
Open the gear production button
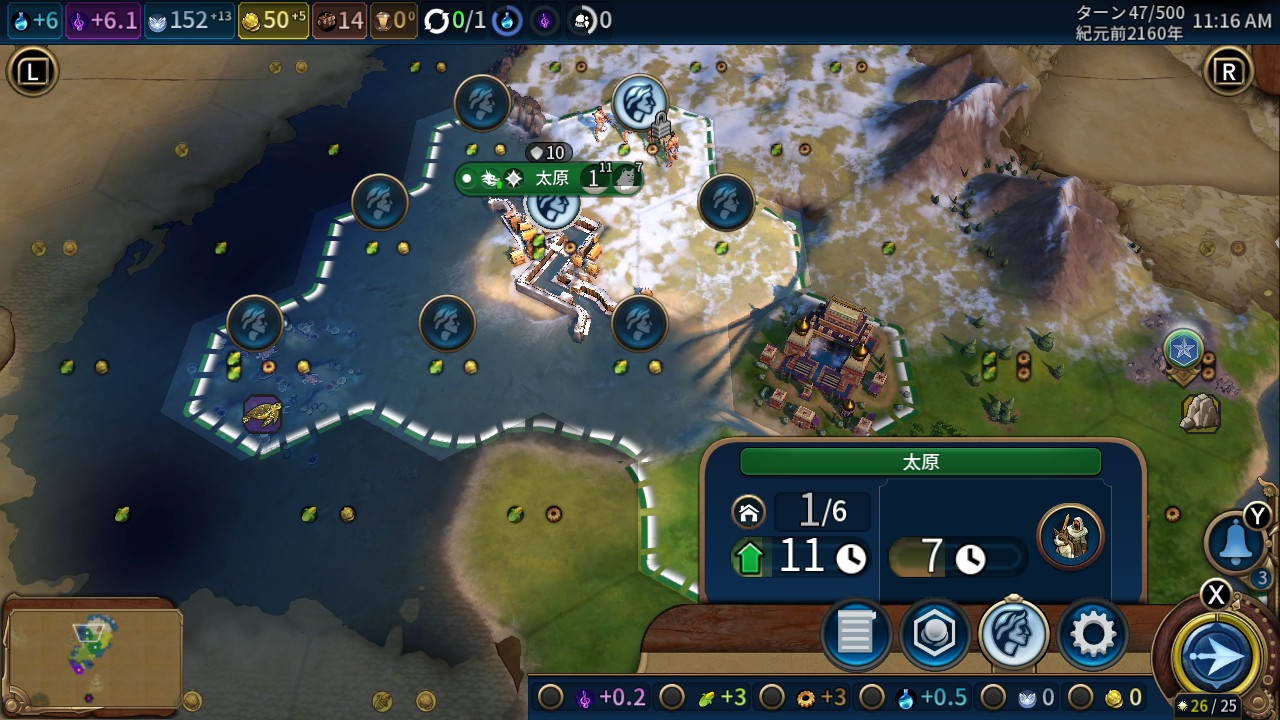[1092, 634]
